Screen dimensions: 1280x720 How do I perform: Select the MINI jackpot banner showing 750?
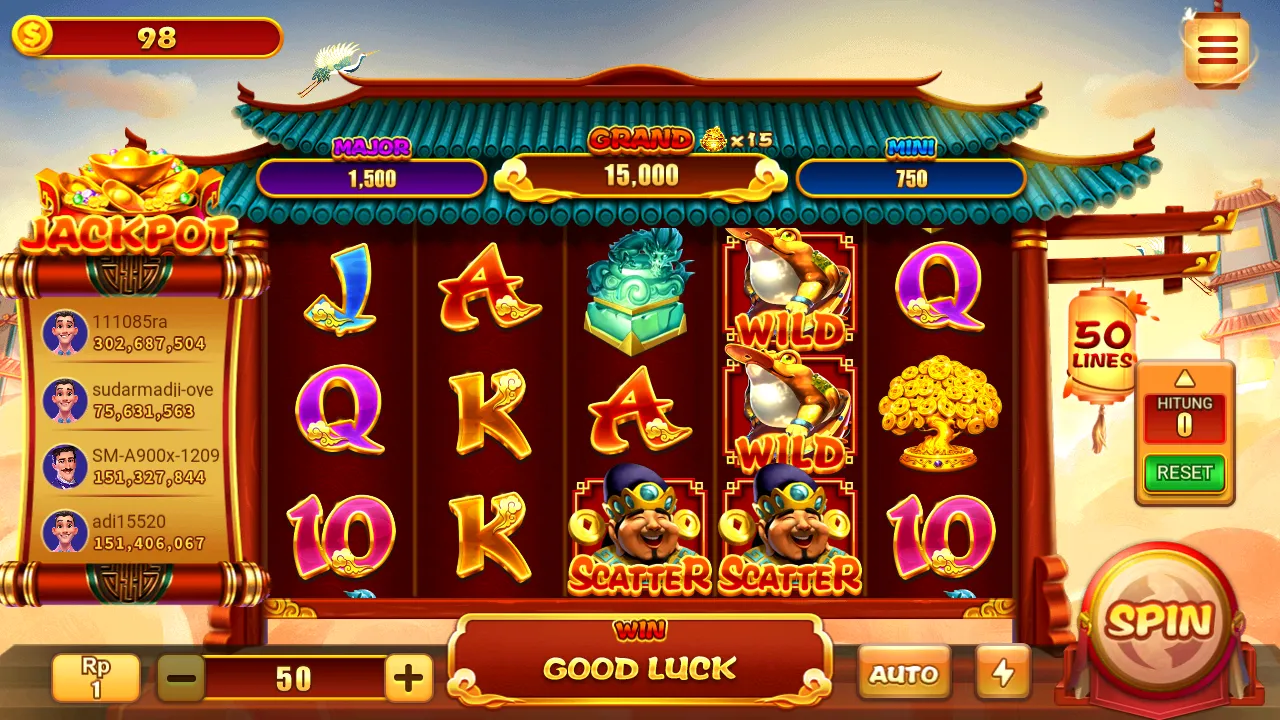click(910, 177)
